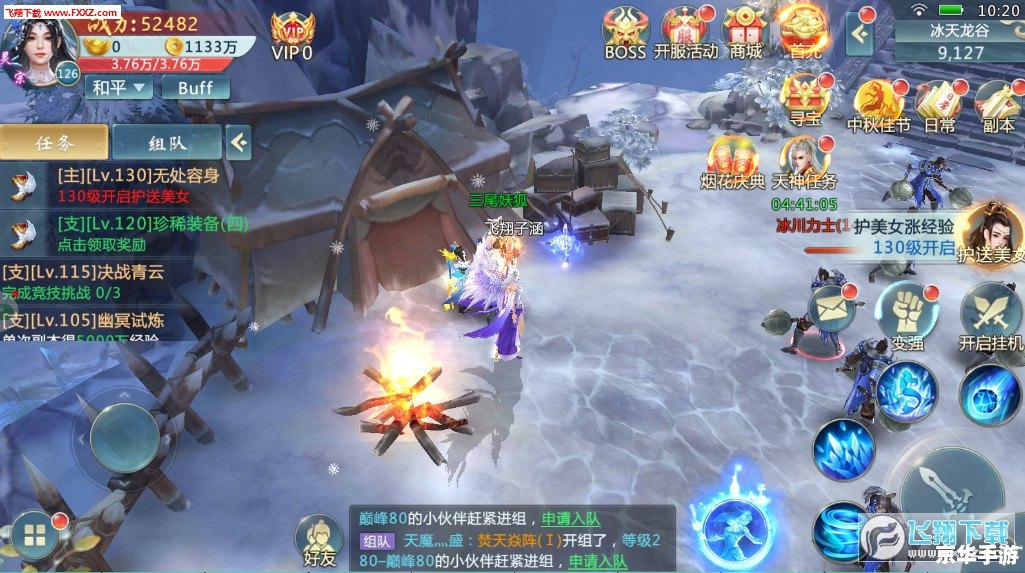Open the 日常 daily activities
1025x573 pixels.
click(938, 102)
